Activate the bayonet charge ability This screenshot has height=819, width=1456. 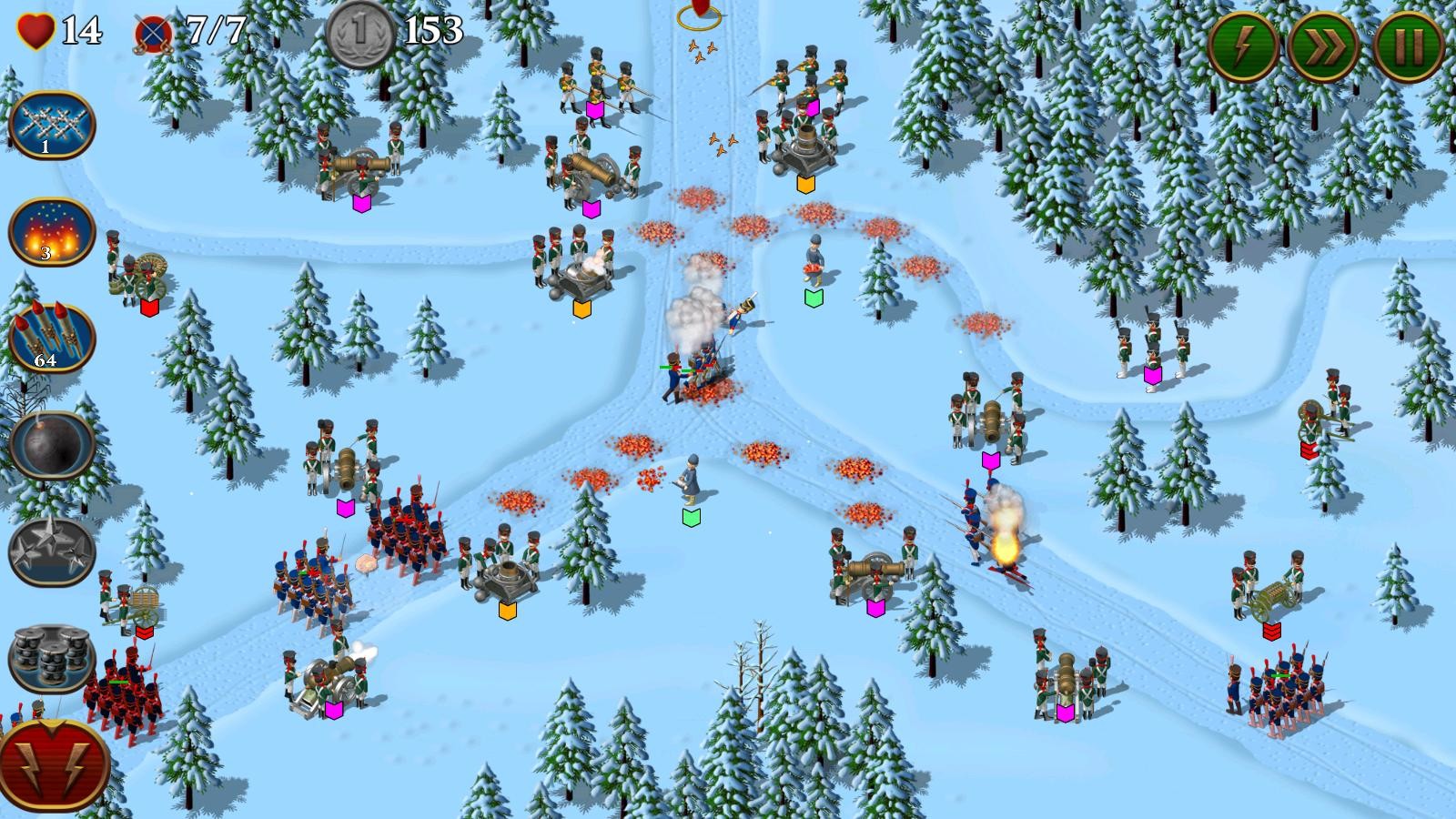tap(50, 126)
